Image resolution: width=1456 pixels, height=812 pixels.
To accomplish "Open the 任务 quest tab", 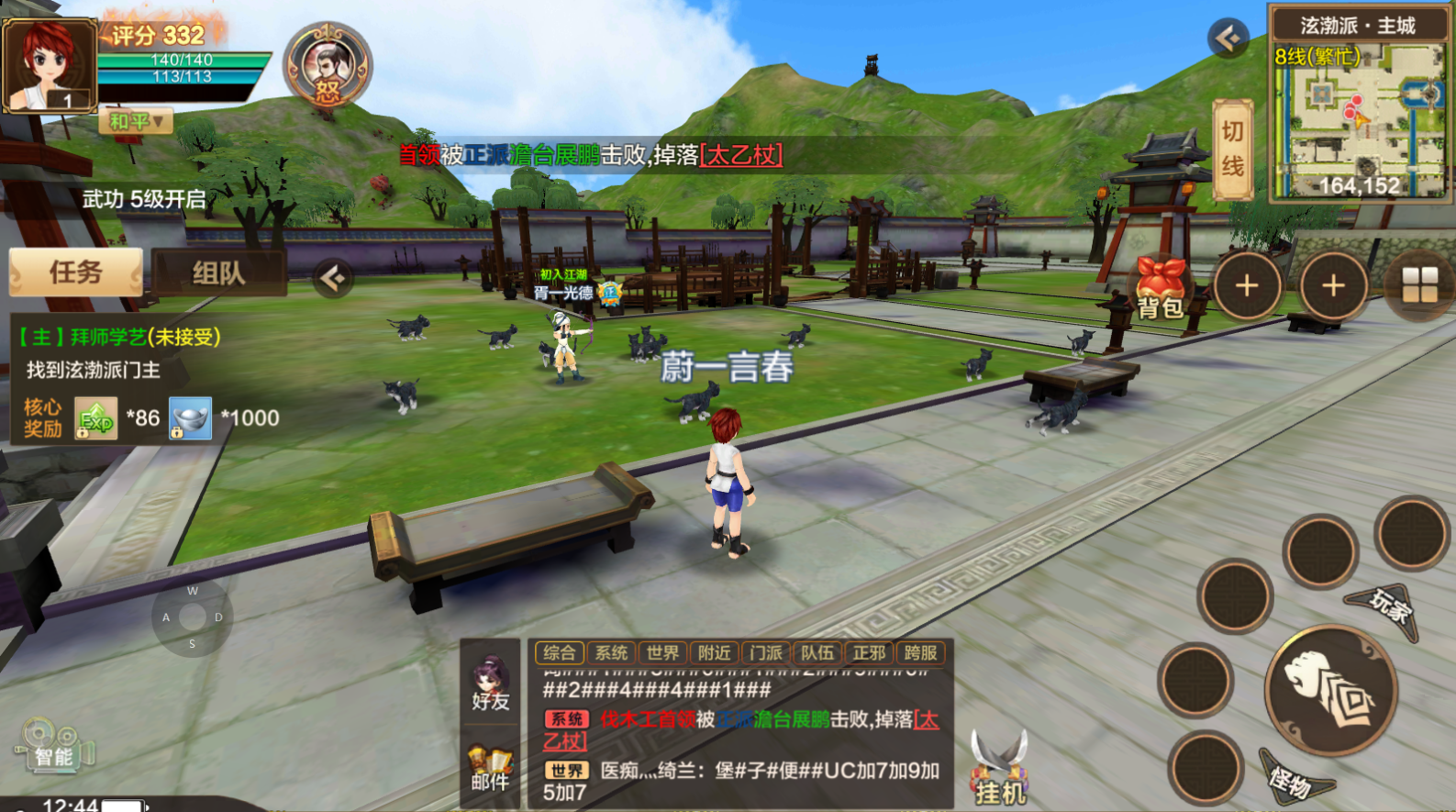I will coord(76,273).
